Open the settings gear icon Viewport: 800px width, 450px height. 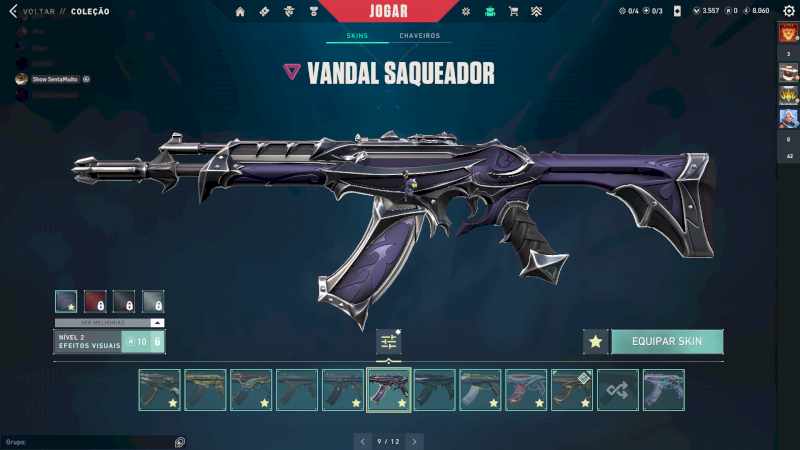[788, 11]
